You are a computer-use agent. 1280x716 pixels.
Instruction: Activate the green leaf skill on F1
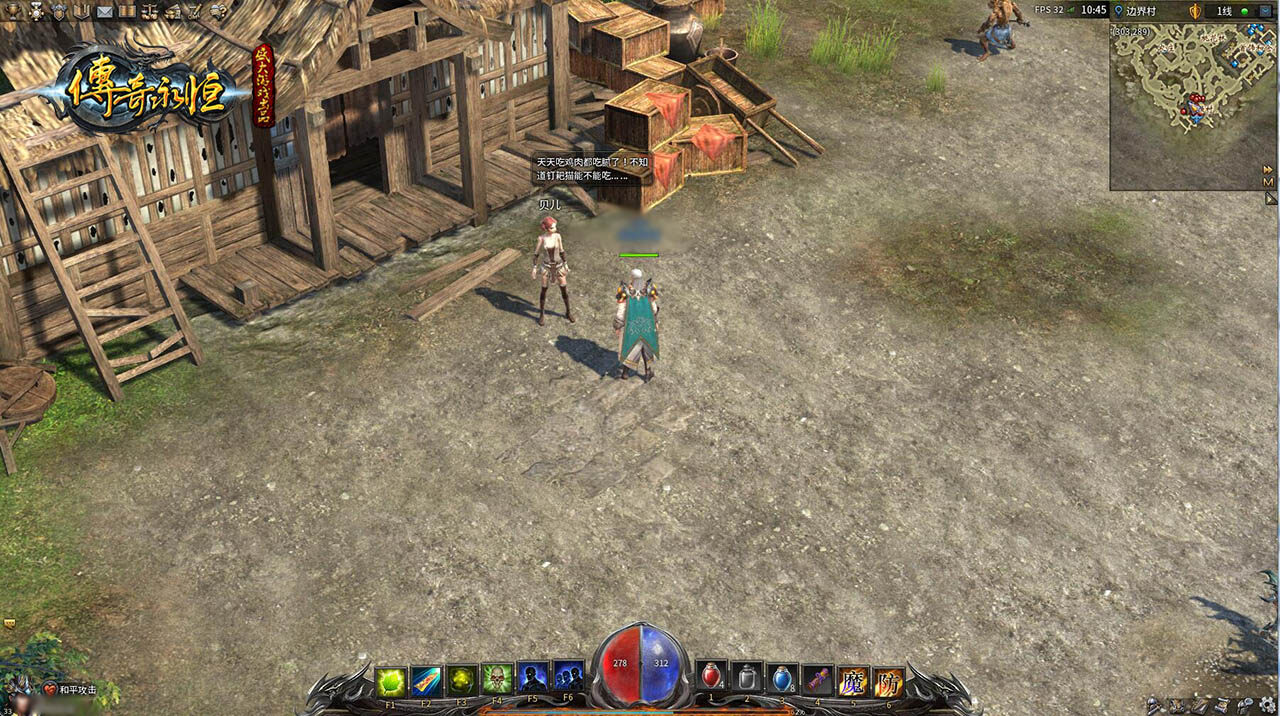pyautogui.click(x=391, y=680)
